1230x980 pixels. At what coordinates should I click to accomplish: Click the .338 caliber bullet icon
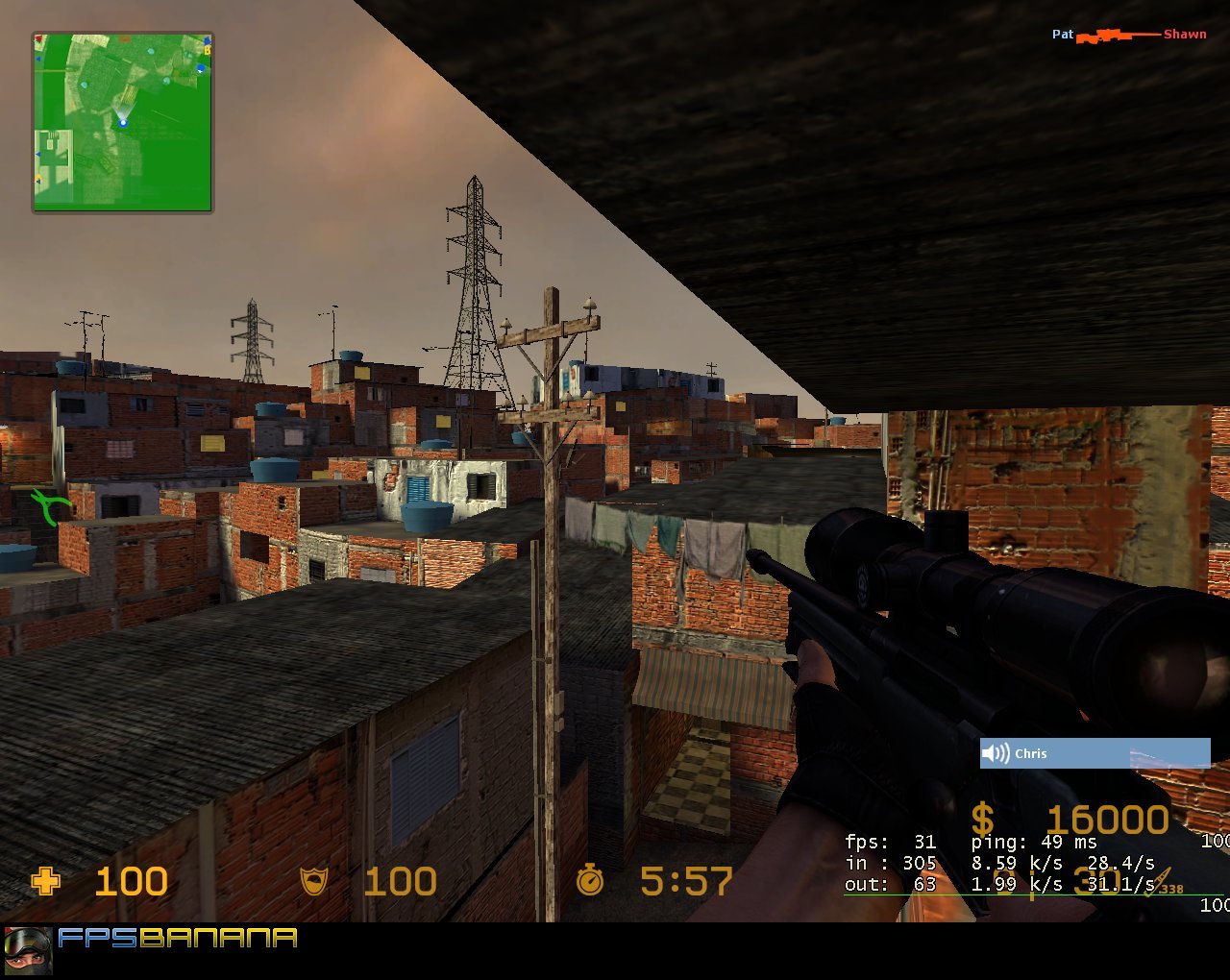pos(1159,880)
